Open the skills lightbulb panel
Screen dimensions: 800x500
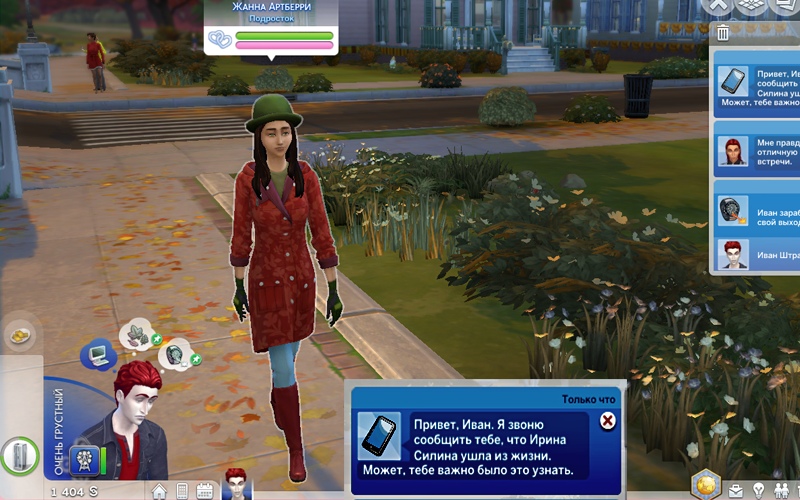coord(758,490)
